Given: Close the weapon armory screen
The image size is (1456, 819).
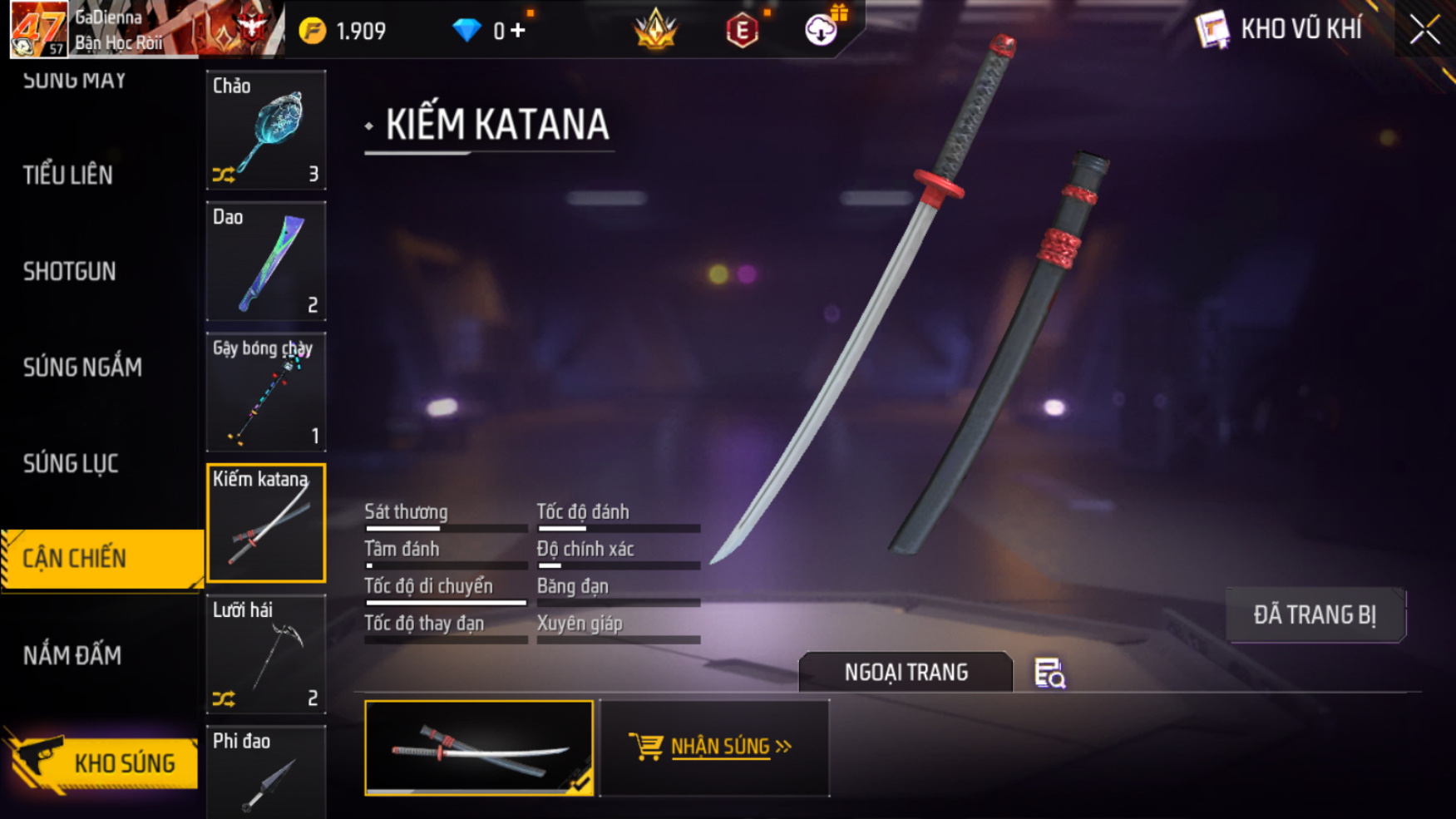Looking at the screenshot, I should coord(1424,30).
